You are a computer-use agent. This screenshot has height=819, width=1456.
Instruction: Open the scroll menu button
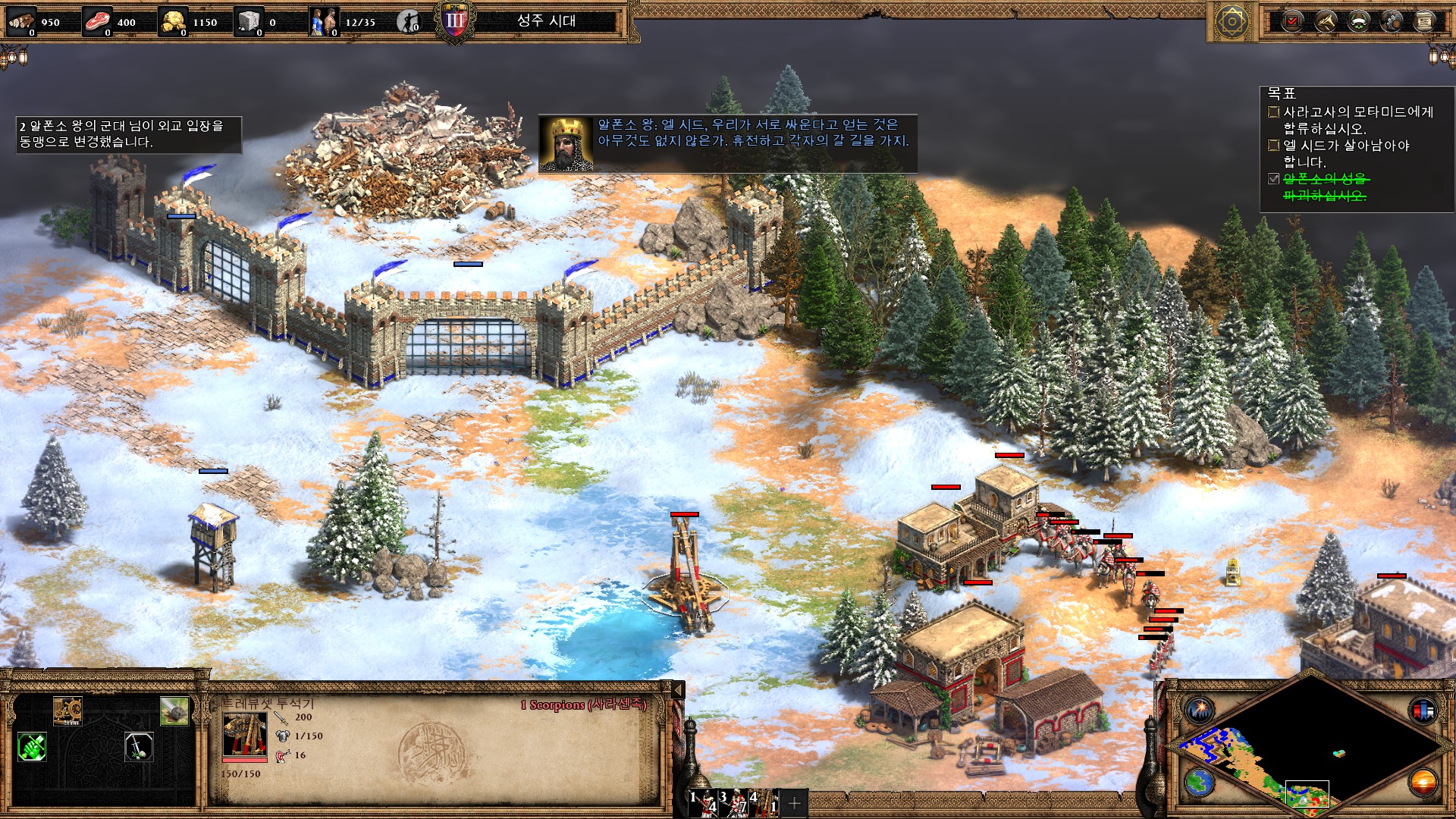[1425, 21]
